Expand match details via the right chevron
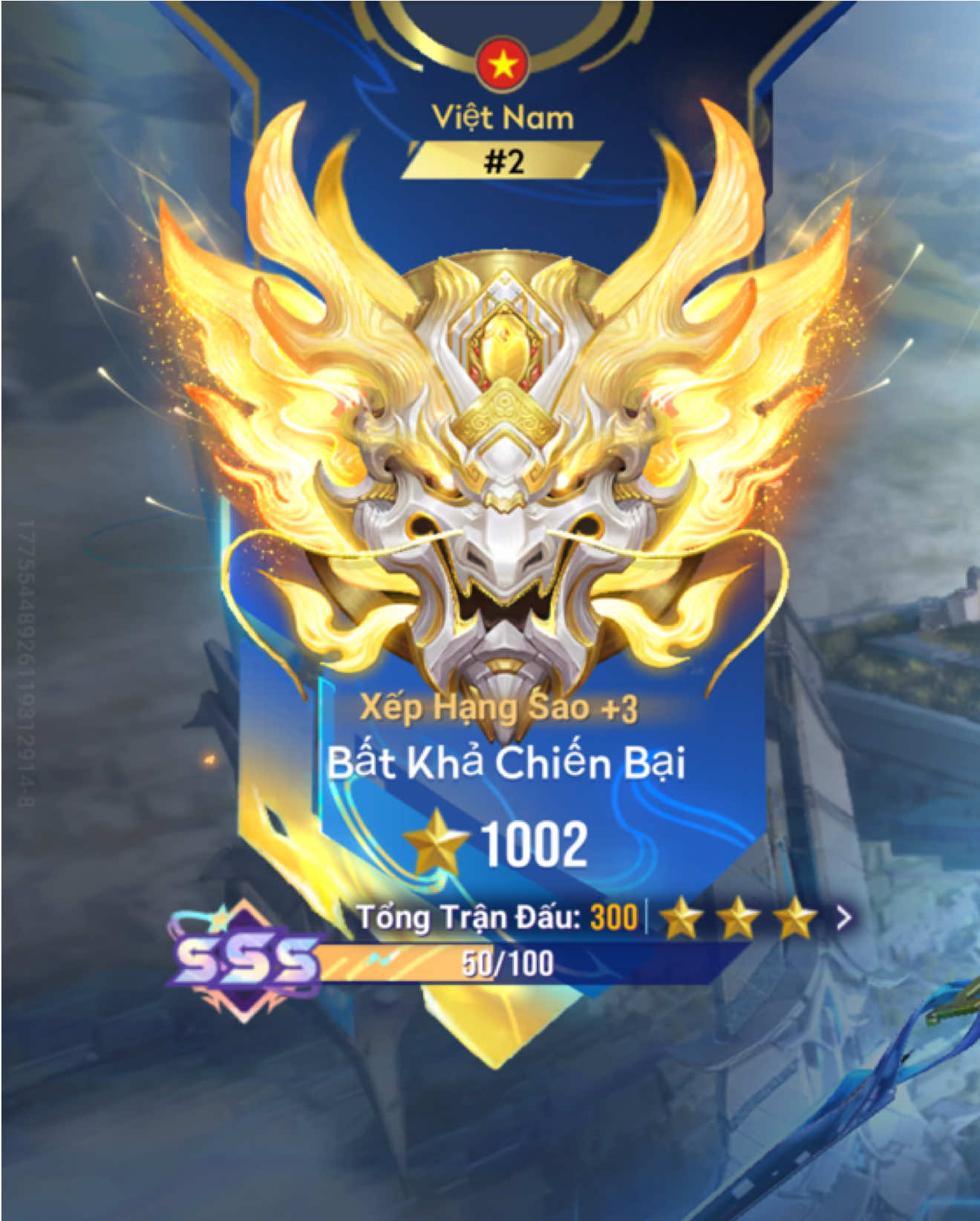 pyautogui.click(x=843, y=919)
